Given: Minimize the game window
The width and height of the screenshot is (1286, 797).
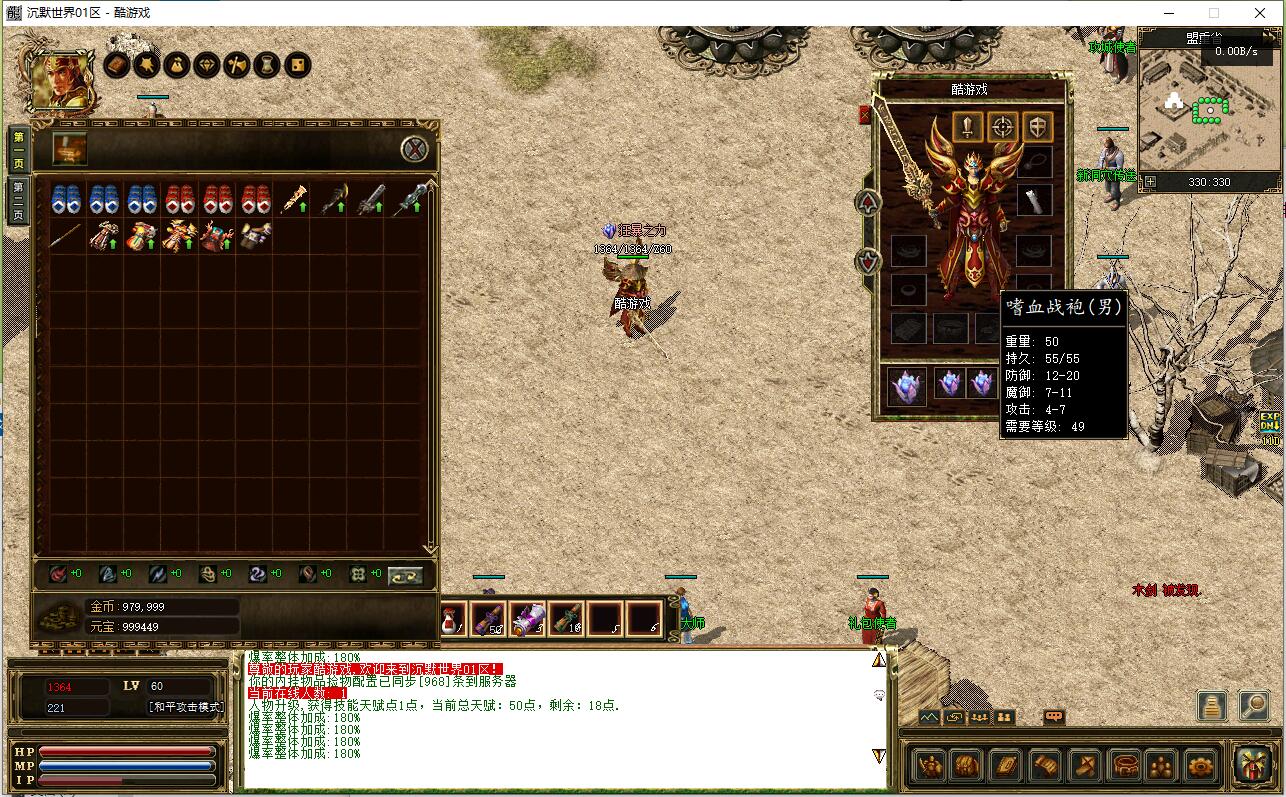Looking at the screenshot, I should 1167,13.
